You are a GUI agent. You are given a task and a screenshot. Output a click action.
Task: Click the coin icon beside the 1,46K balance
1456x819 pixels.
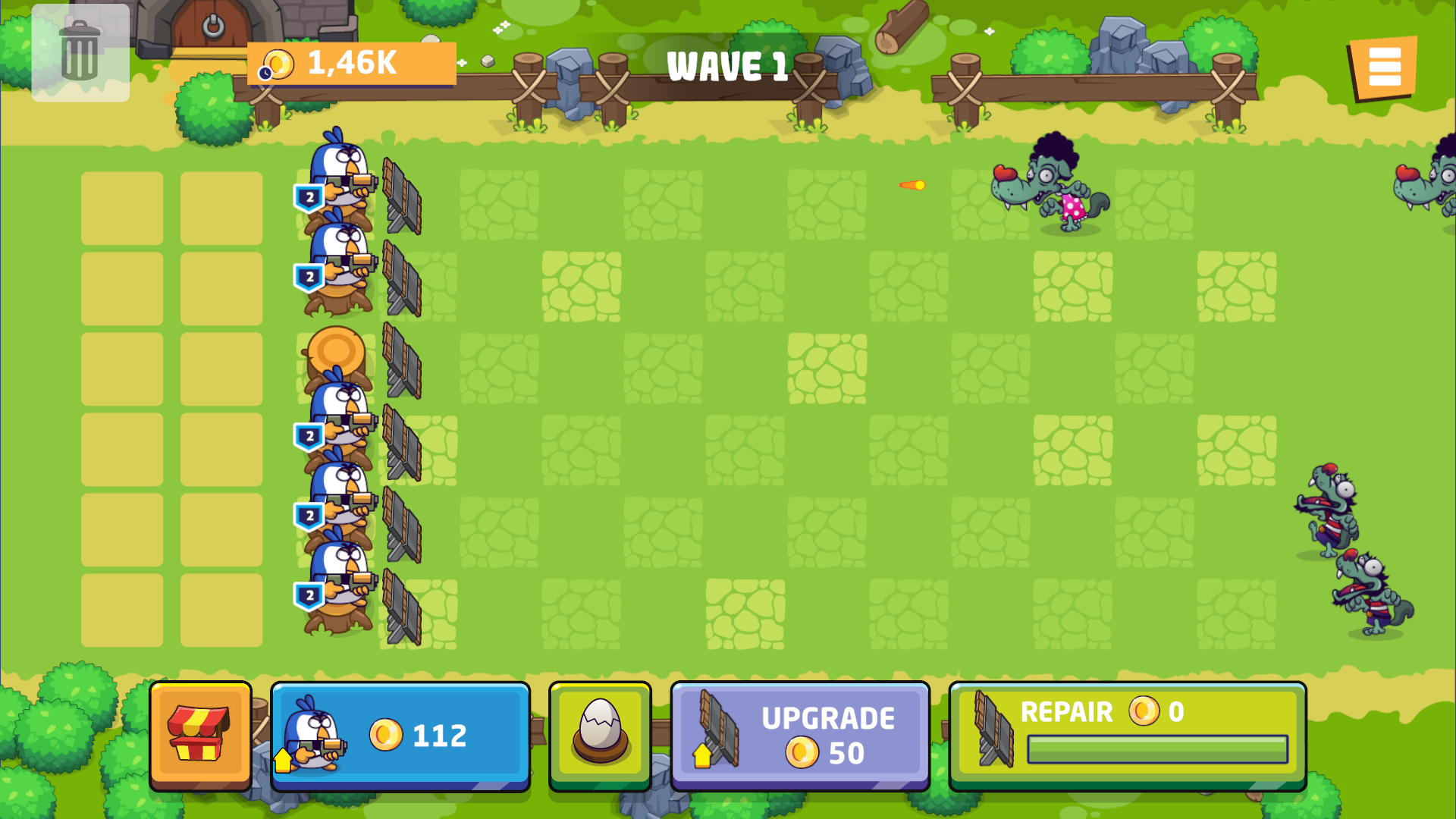point(278,64)
